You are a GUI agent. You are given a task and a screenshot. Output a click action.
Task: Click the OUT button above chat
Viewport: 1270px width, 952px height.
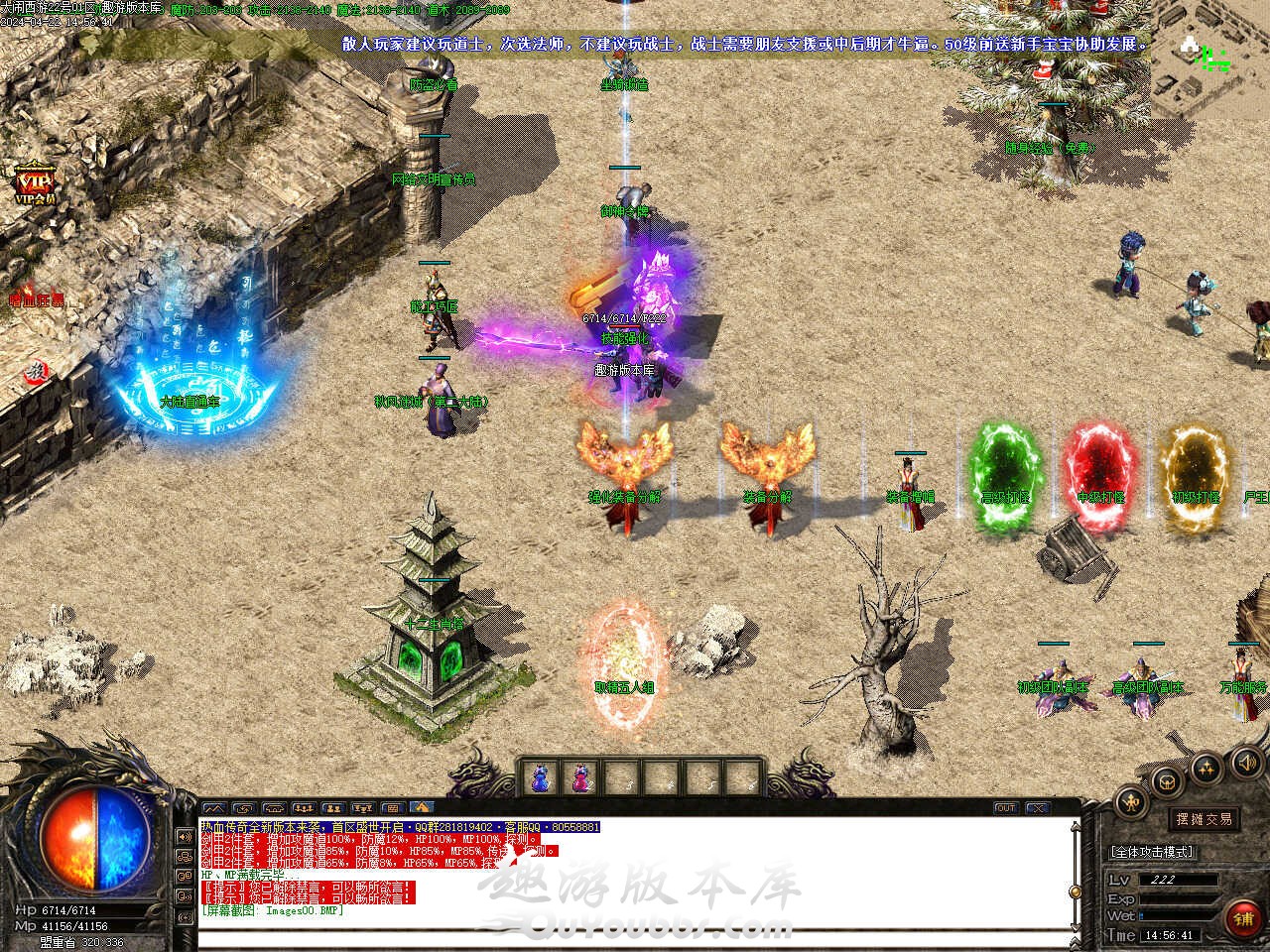point(1005,808)
